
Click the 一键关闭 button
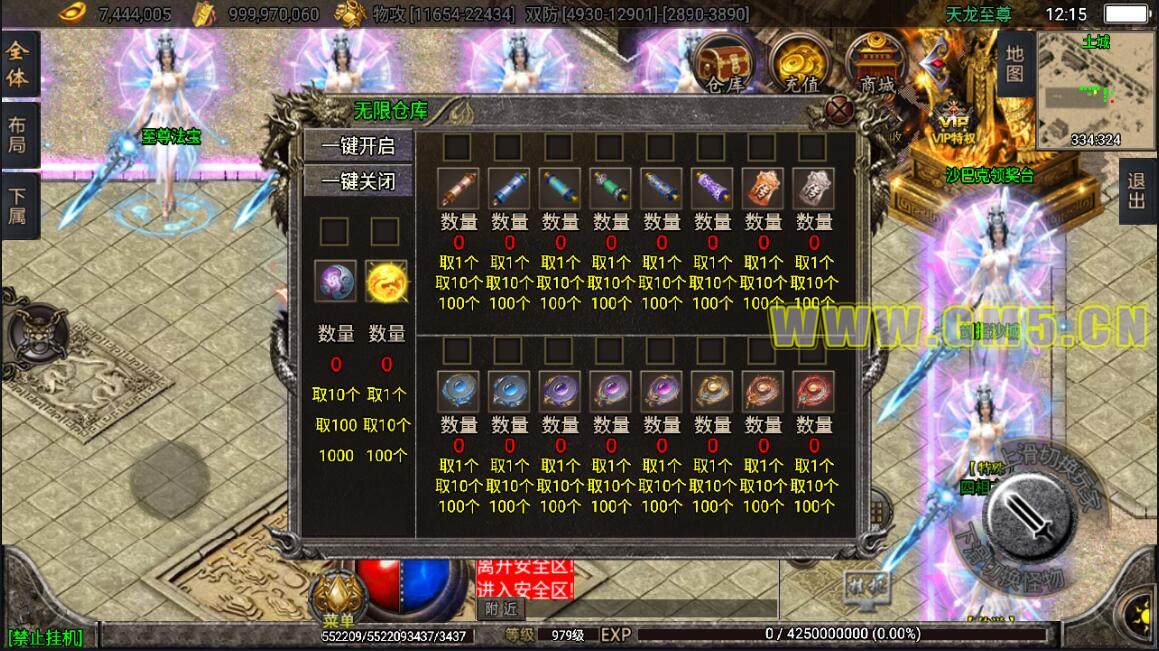[x=357, y=181]
